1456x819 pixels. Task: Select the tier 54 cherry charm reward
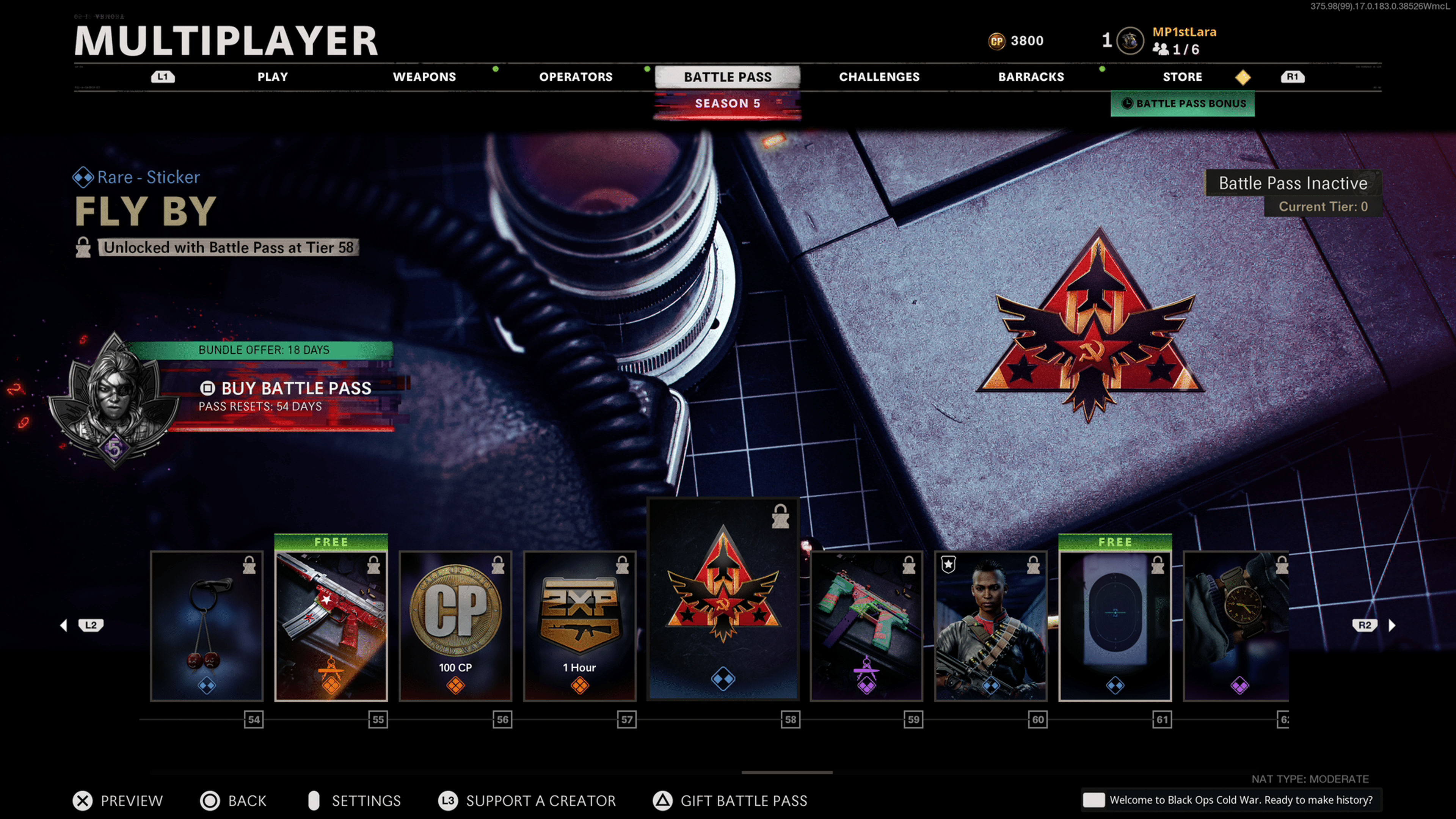[207, 626]
